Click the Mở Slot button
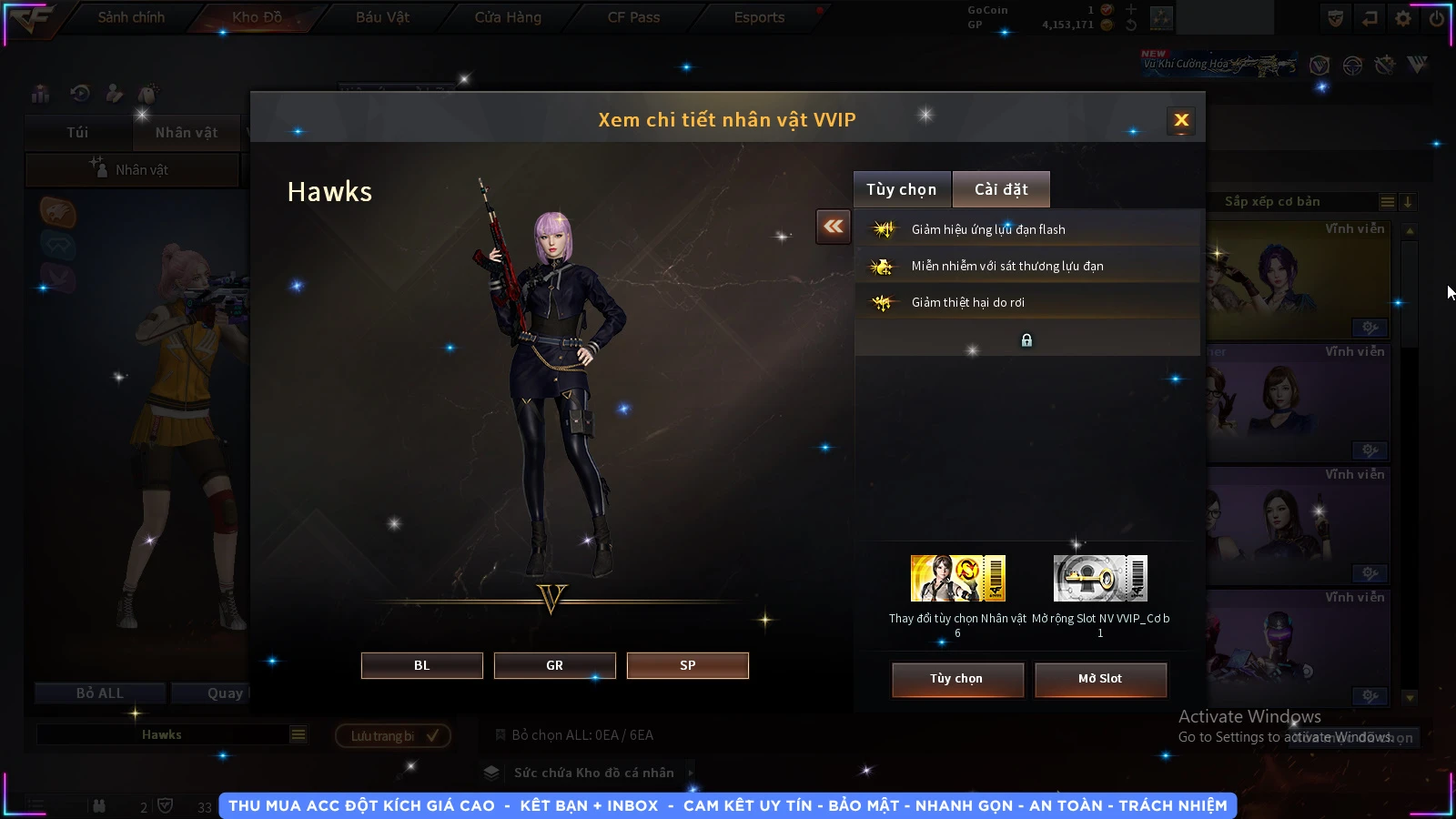The height and width of the screenshot is (819, 1456). point(1099,679)
